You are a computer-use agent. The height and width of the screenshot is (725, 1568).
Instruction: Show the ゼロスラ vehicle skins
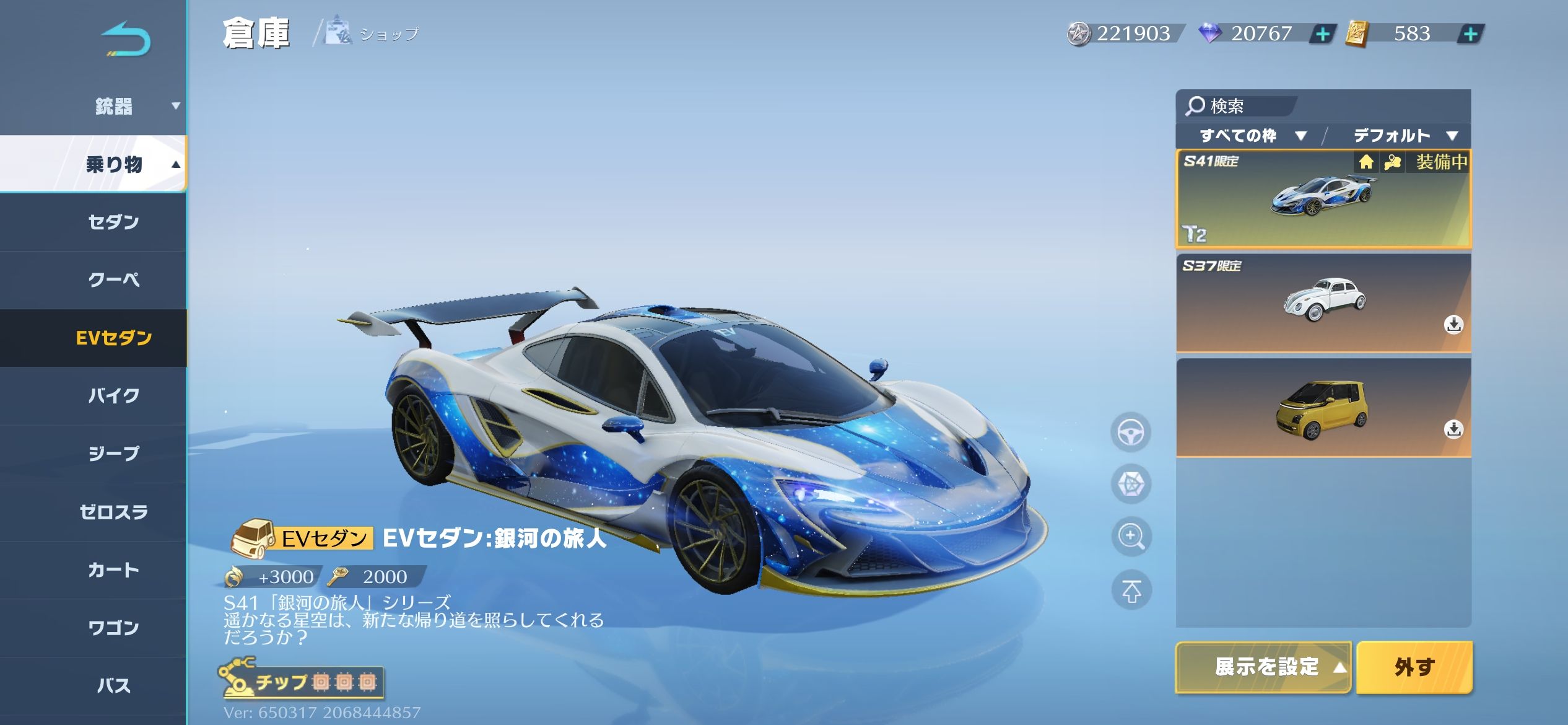114,512
